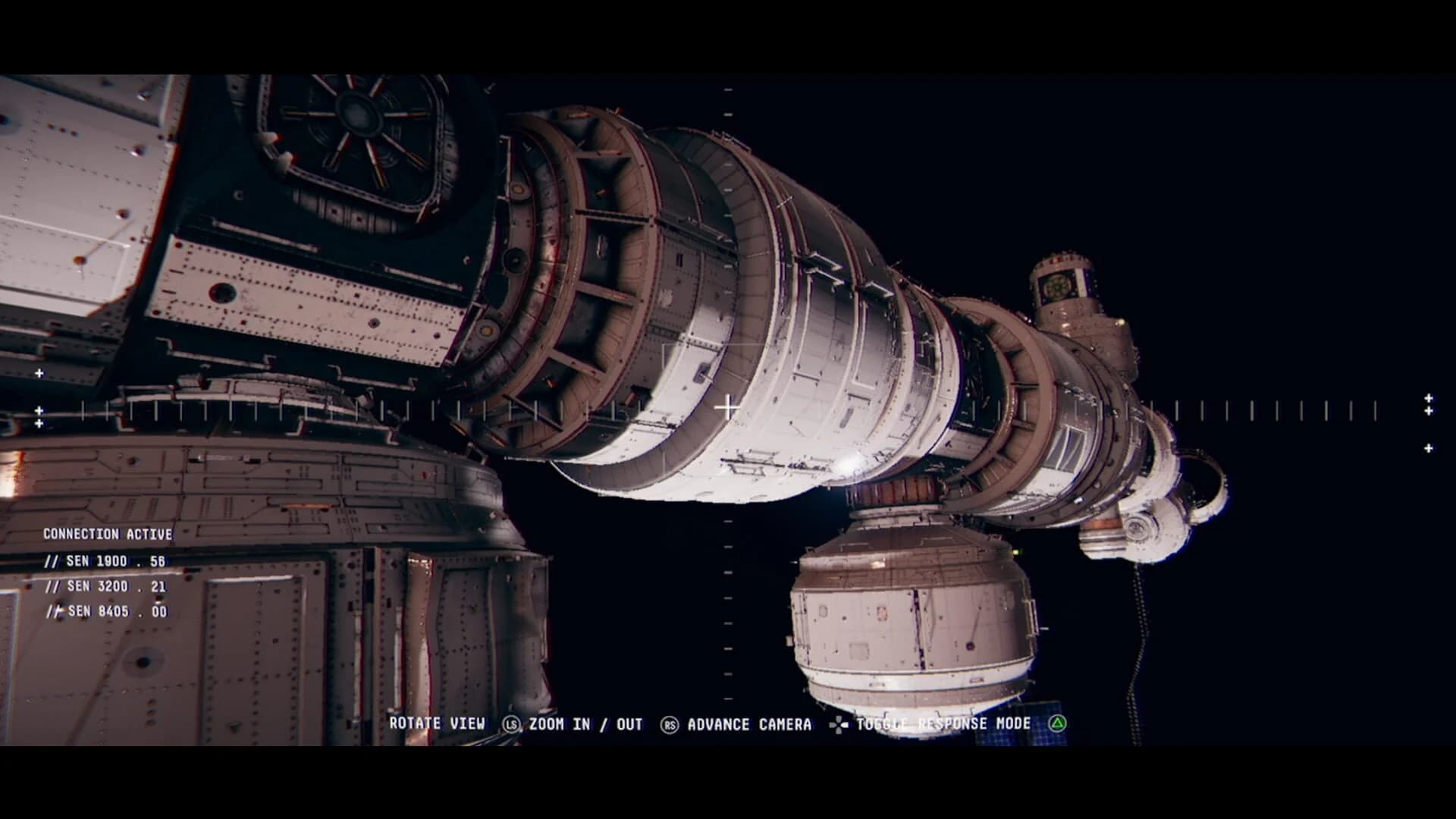Viewport: 1456px width, 819px height.
Task: Toggle the CONNECTION ACTIVE status indicator
Action: point(108,533)
